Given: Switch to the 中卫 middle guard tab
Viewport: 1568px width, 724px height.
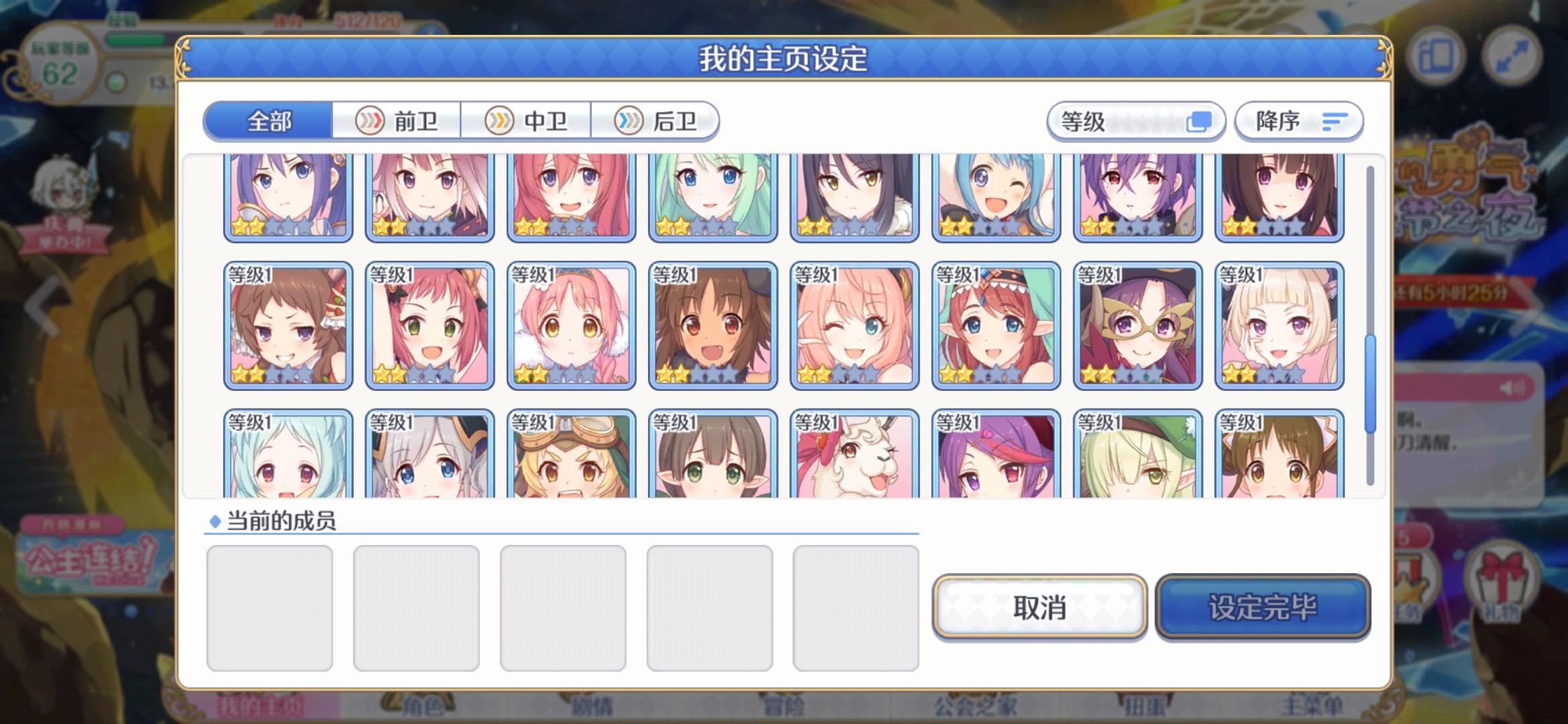Looking at the screenshot, I should tap(527, 120).
